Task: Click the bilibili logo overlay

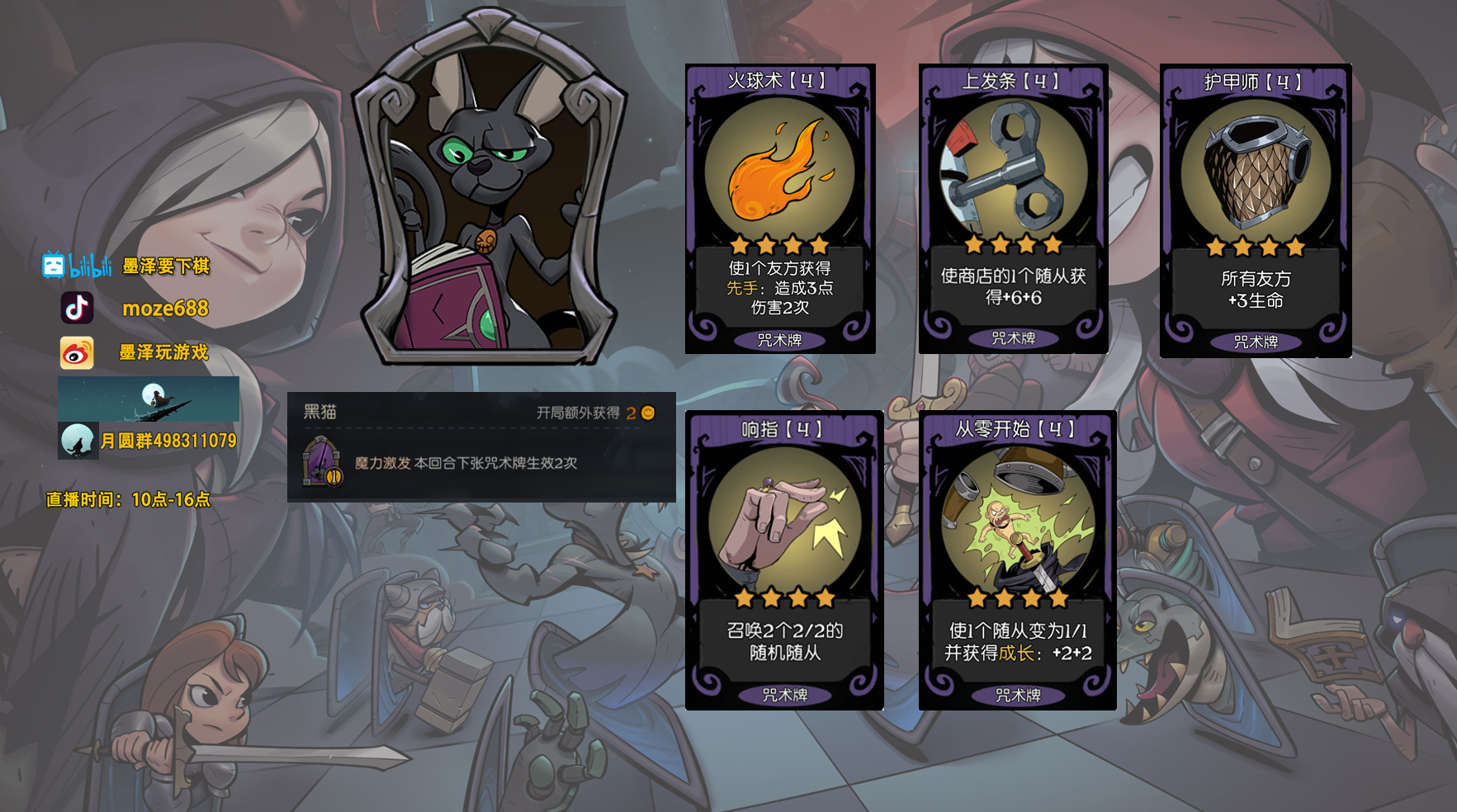Action: (x=77, y=266)
